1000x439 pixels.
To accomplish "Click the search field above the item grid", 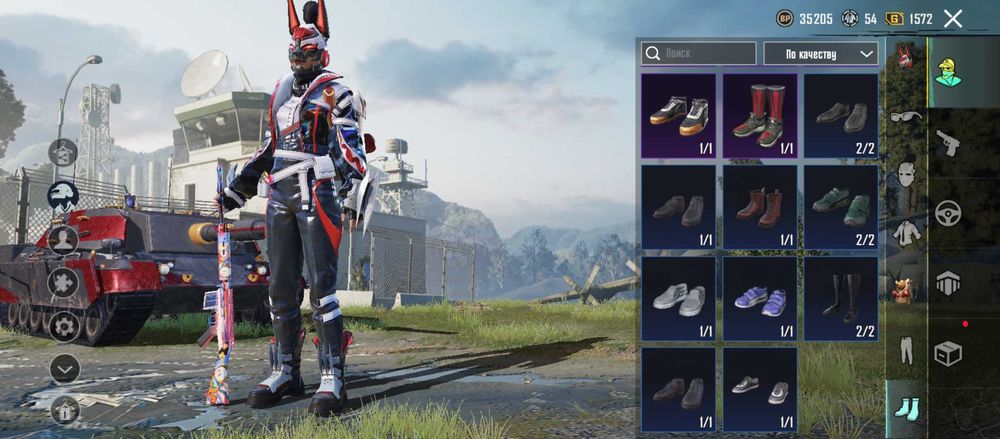I will [698, 53].
